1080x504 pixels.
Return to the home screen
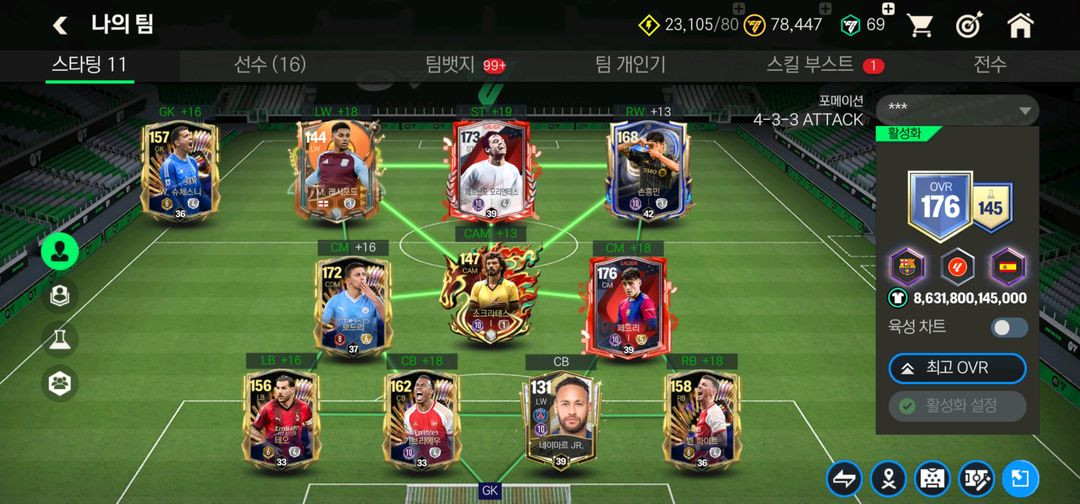pos(1020,25)
